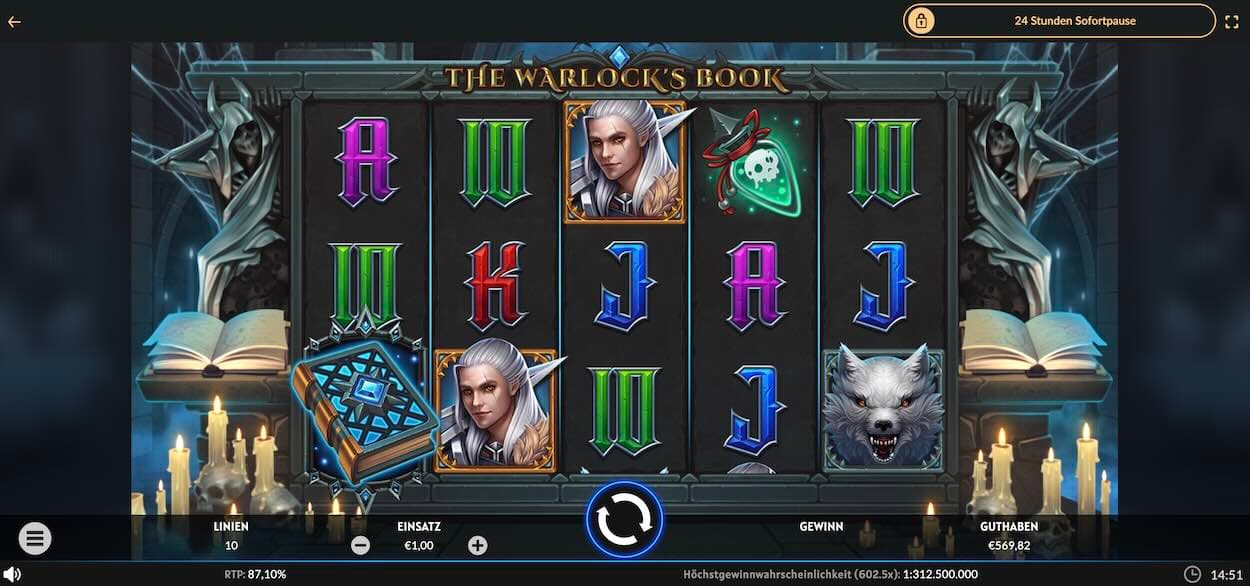Image resolution: width=1250 pixels, height=586 pixels.
Task: Mute the game sound via speaker icon
Action: click(12, 574)
